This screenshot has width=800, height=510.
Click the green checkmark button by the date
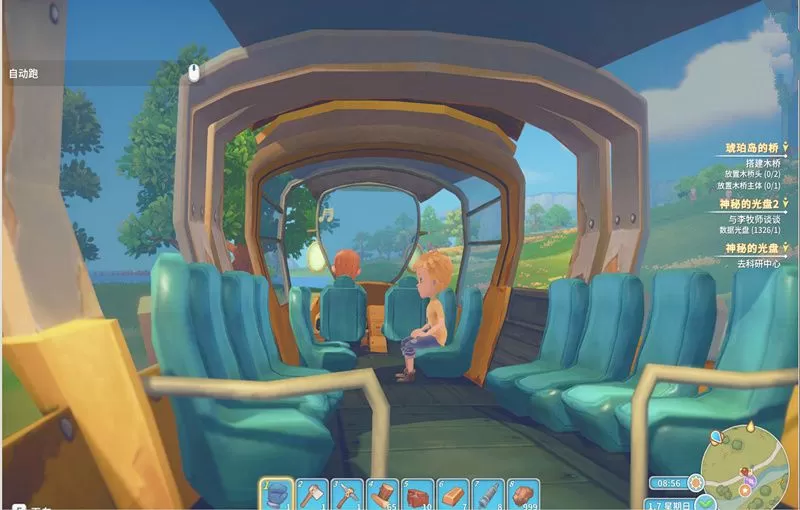pos(707,501)
